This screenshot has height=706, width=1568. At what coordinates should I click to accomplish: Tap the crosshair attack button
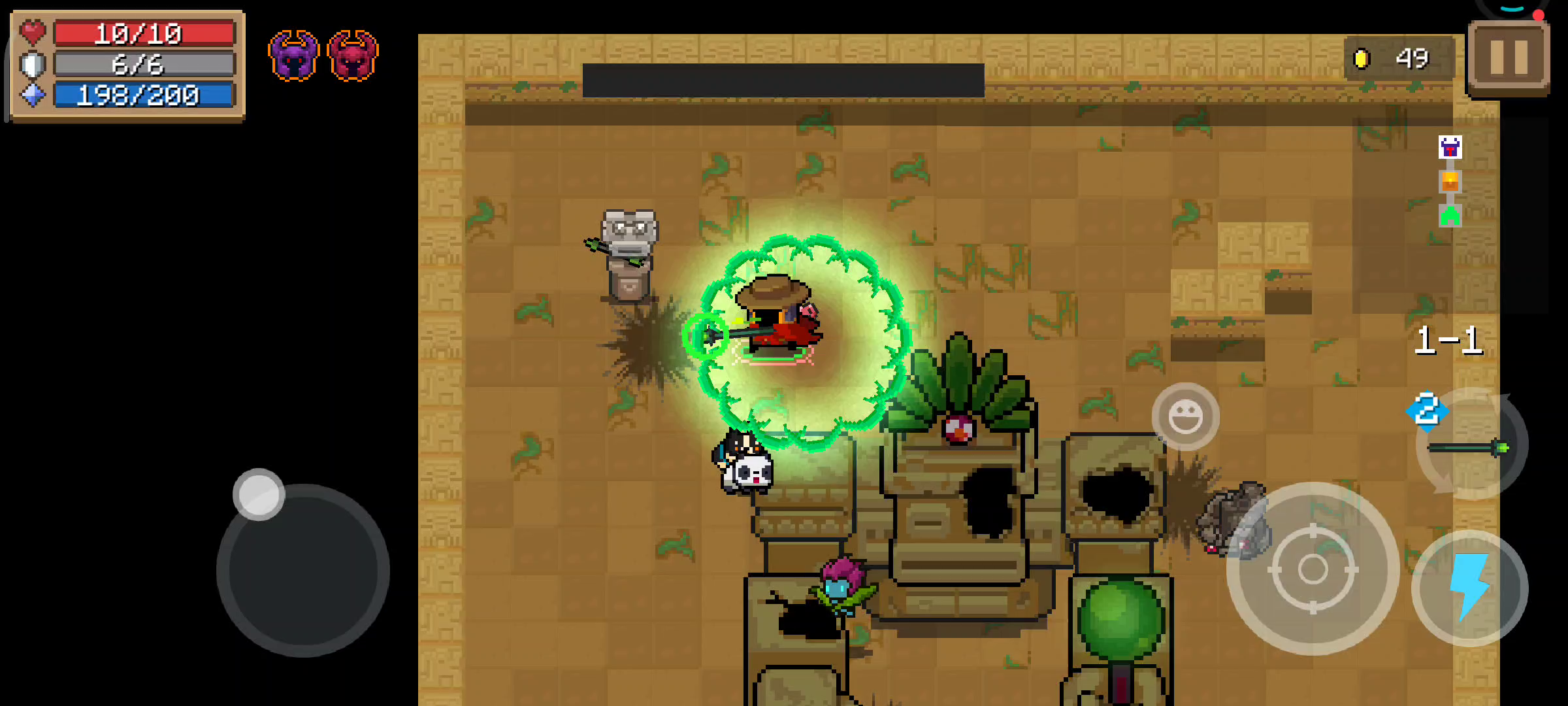1313,569
